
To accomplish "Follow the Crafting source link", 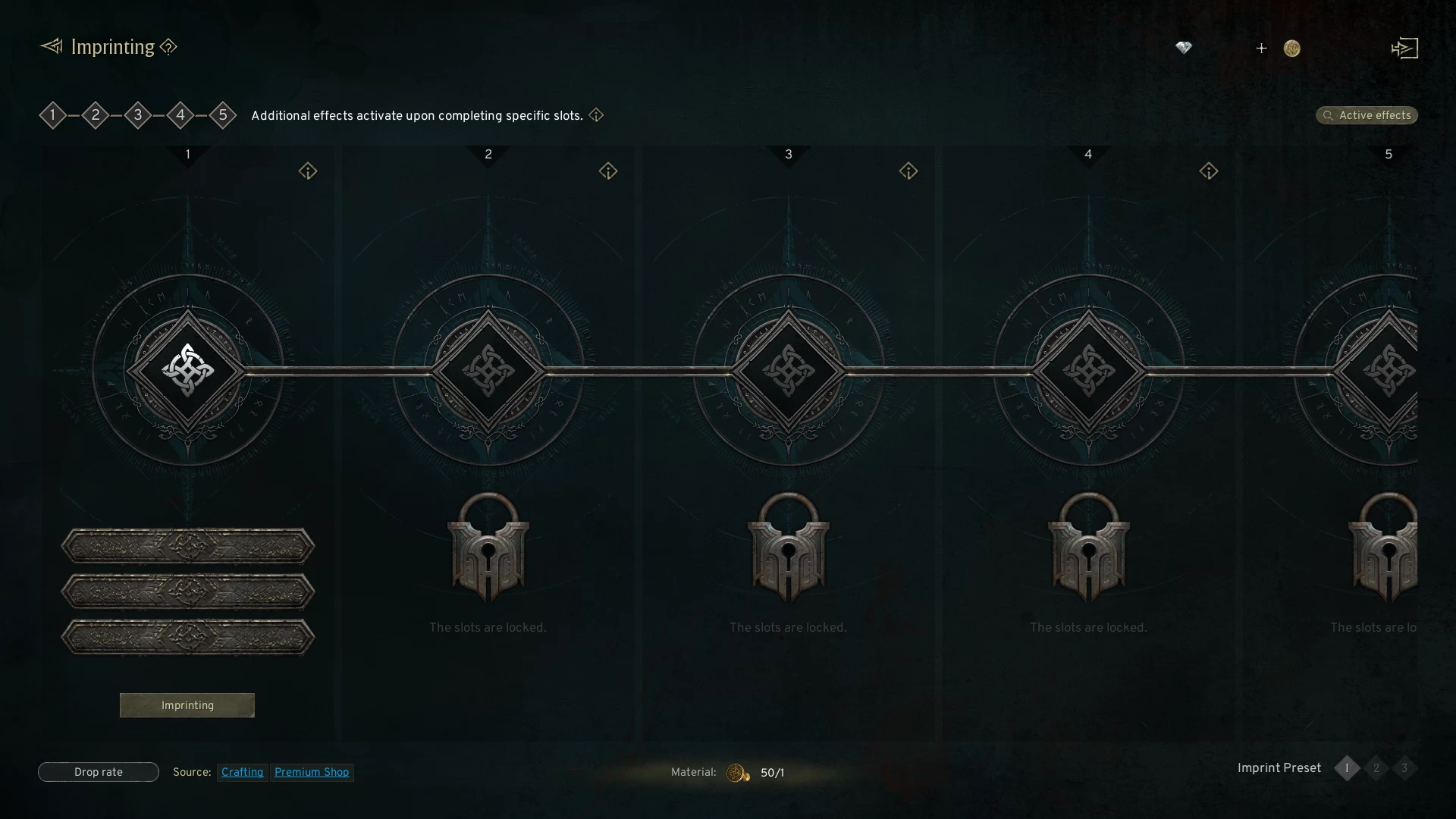I will (242, 772).
